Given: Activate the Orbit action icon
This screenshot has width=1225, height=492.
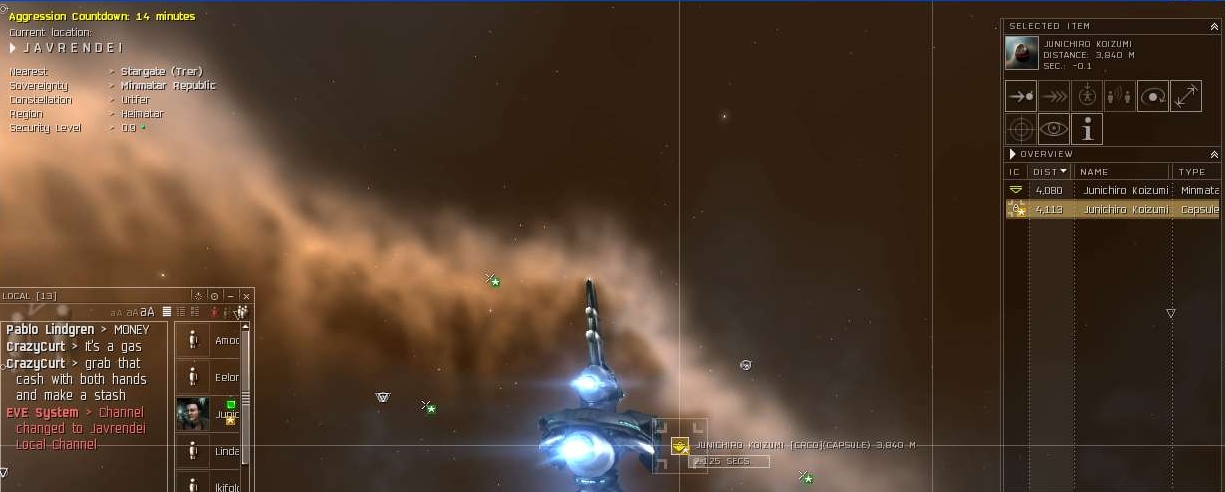Looking at the screenshot, I should pos(1152,97).
